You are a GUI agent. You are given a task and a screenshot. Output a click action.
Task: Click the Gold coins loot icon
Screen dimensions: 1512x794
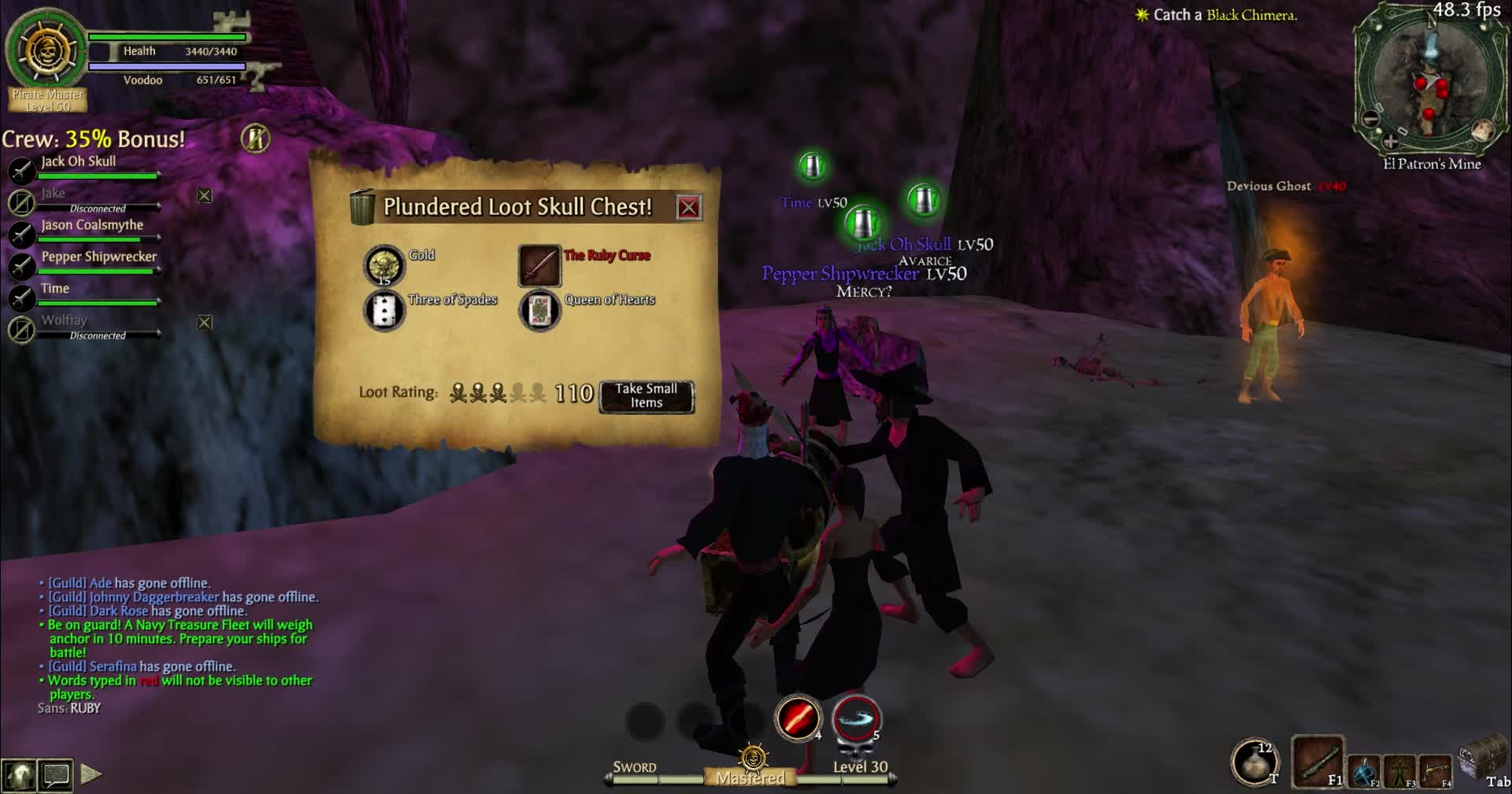pyautogui.click(x=385, y=265)
